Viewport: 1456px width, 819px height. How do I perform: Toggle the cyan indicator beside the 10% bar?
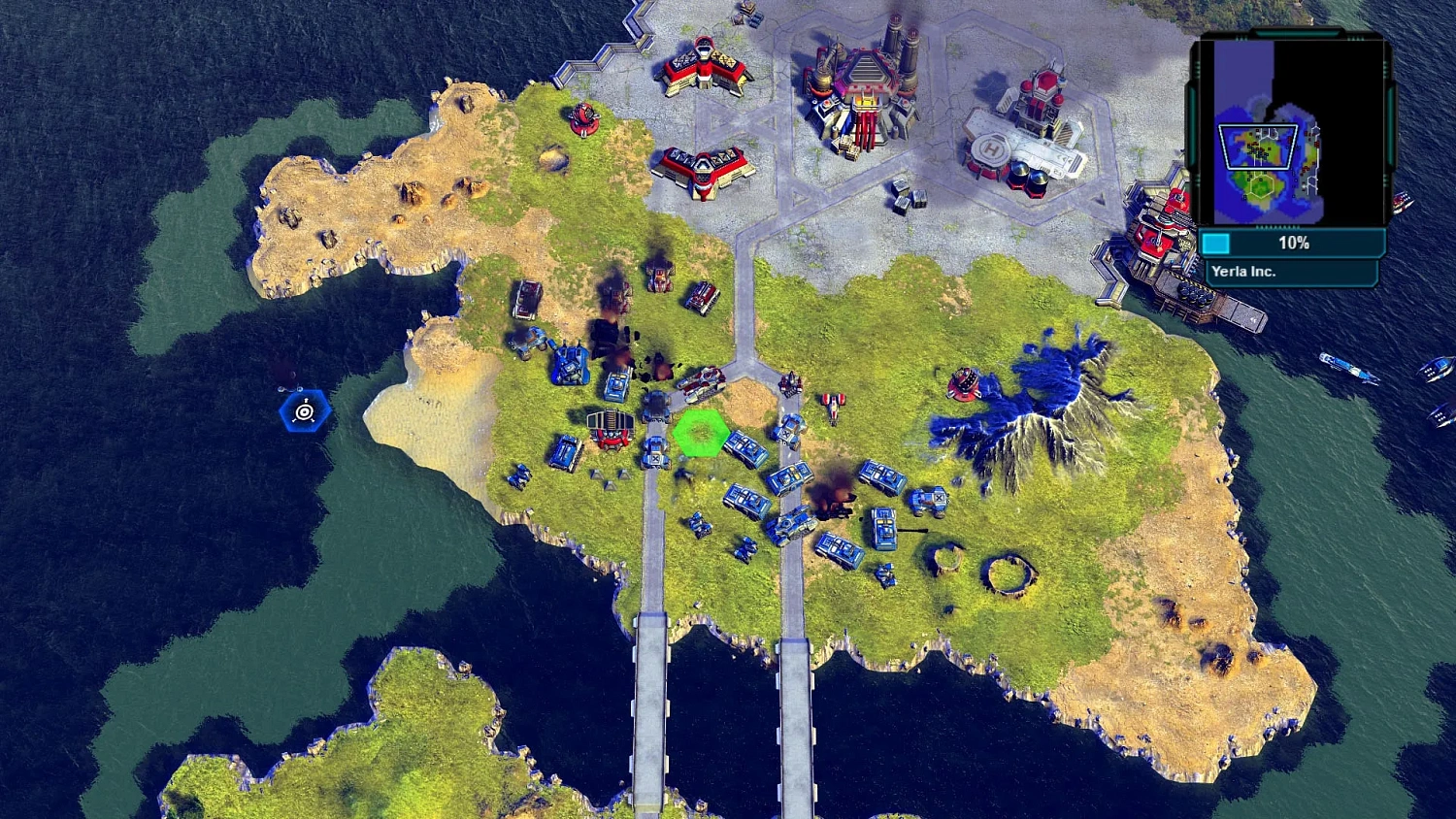click(x=1214, y=244)
